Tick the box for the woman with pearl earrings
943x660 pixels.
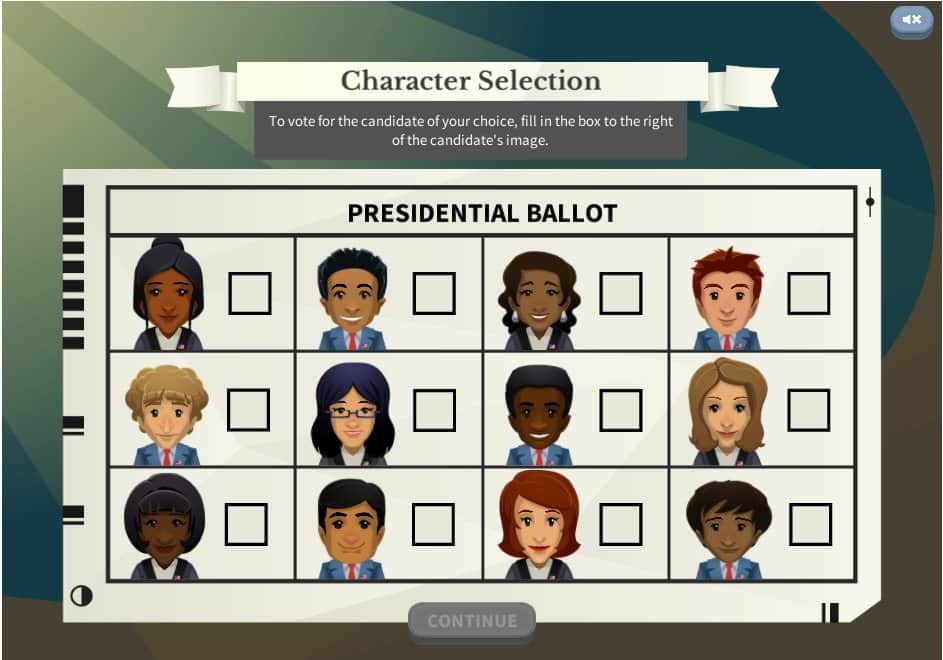coord(621,293)
